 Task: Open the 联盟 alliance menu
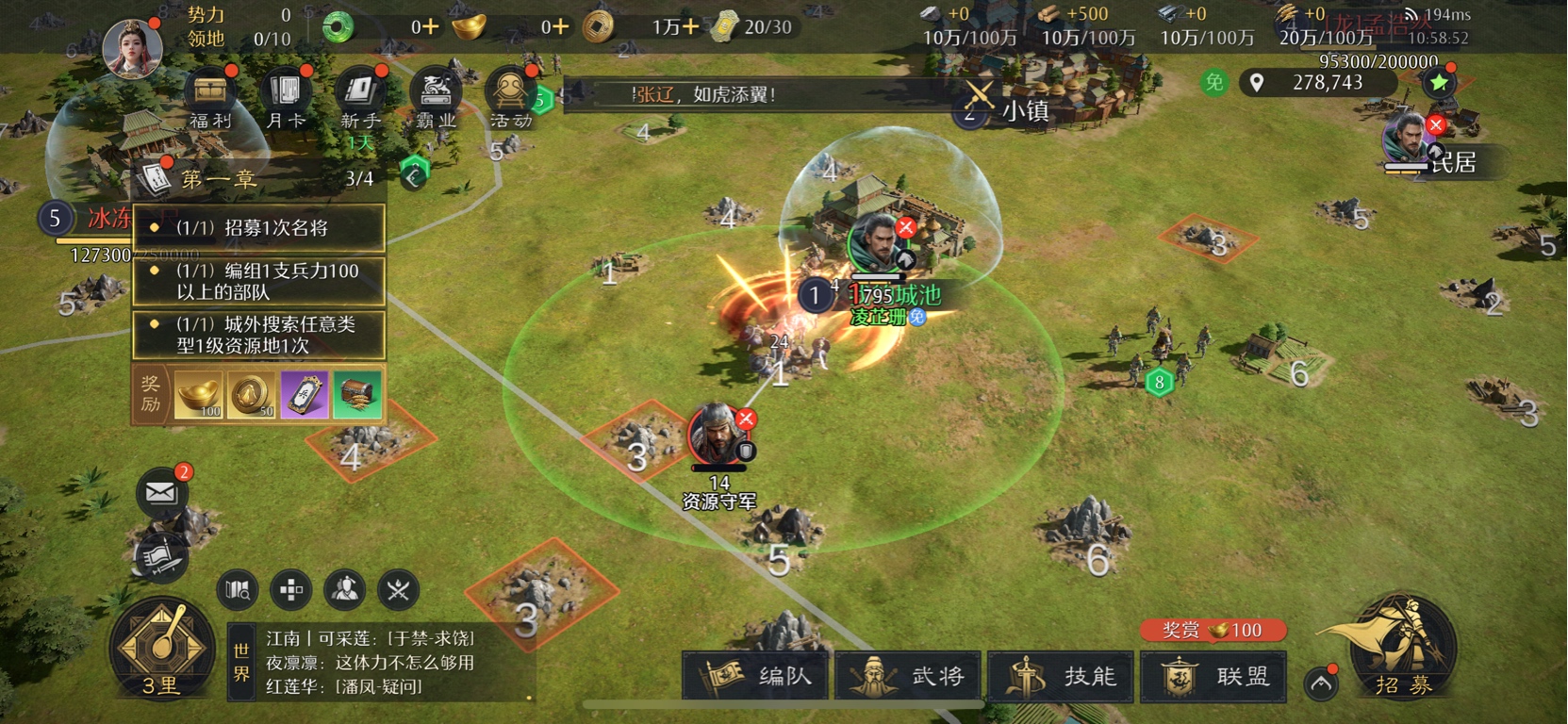tap(1214, 676)
